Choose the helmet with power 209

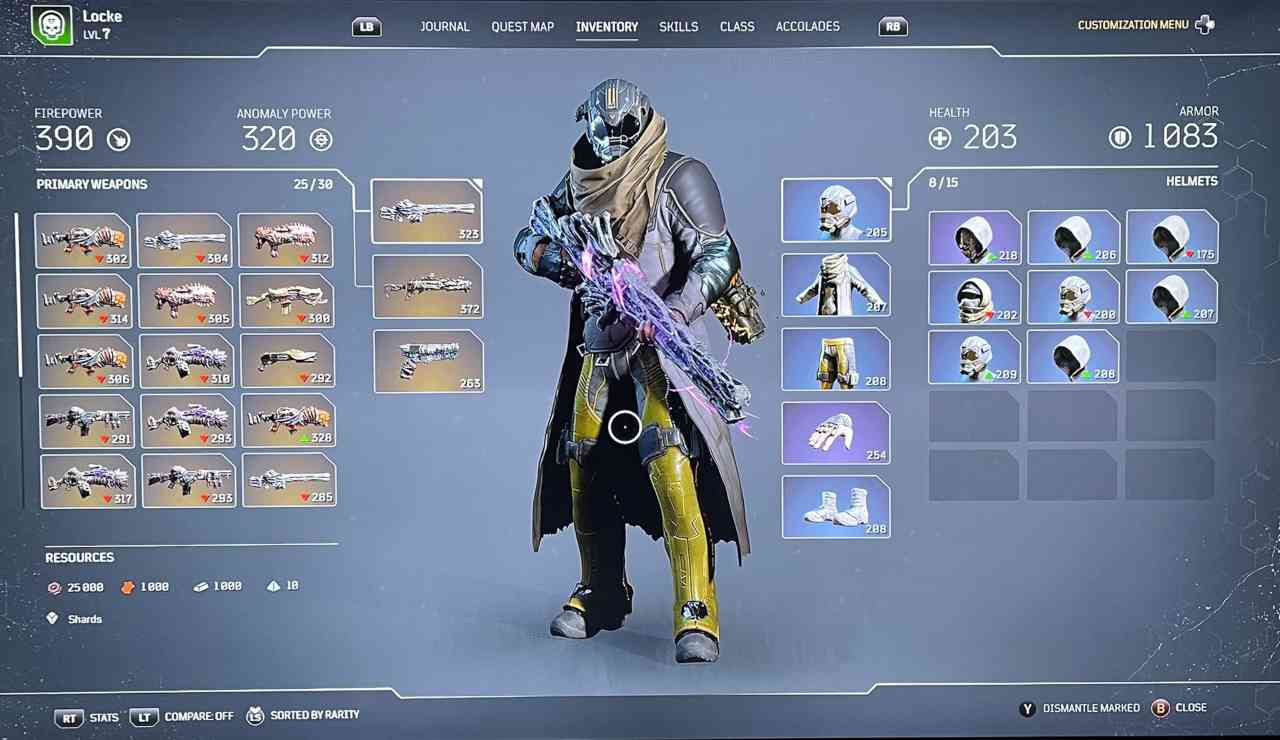[974, 358]
